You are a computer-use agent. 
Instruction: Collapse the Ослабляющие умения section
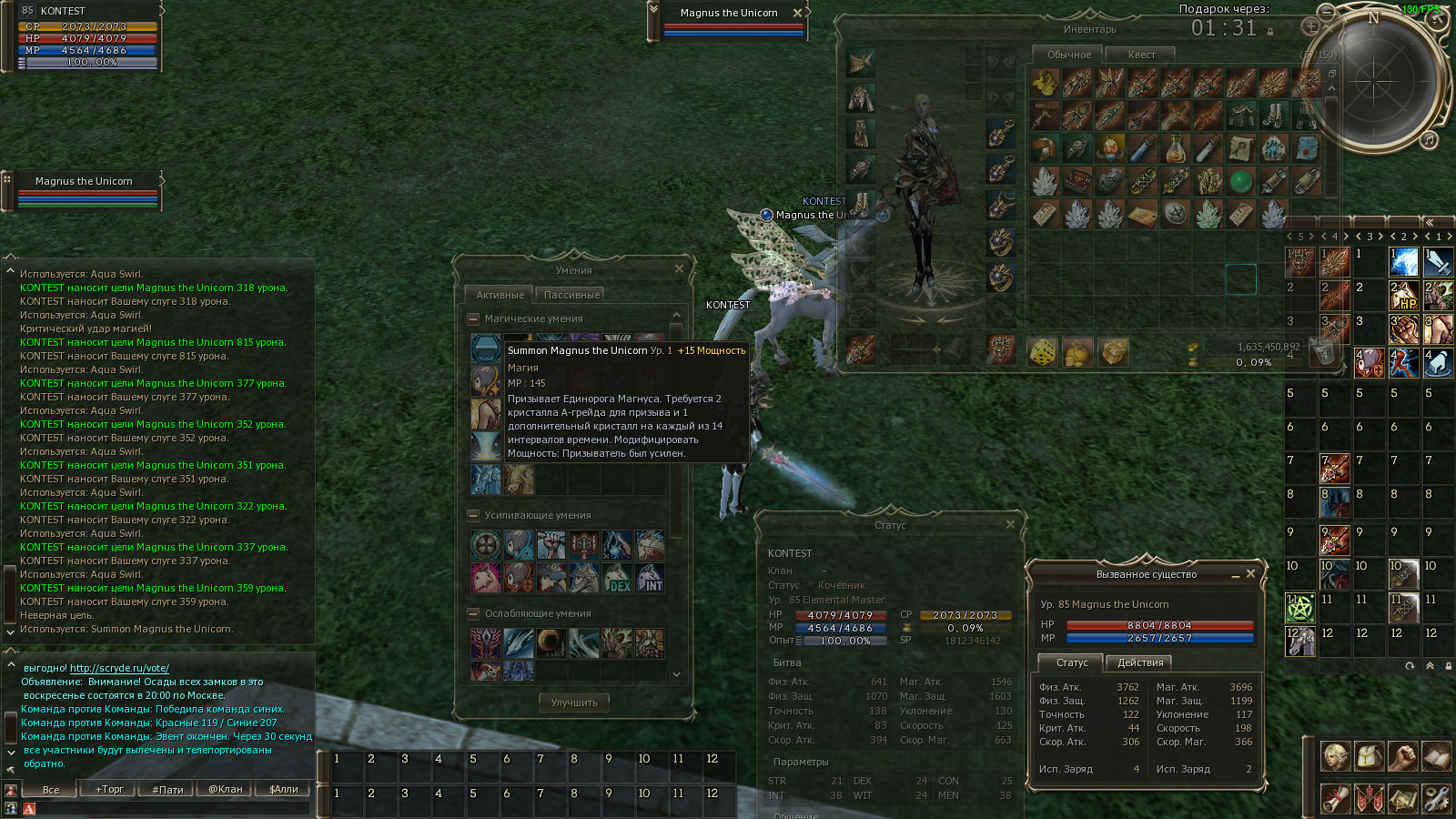tap(473, 613)
